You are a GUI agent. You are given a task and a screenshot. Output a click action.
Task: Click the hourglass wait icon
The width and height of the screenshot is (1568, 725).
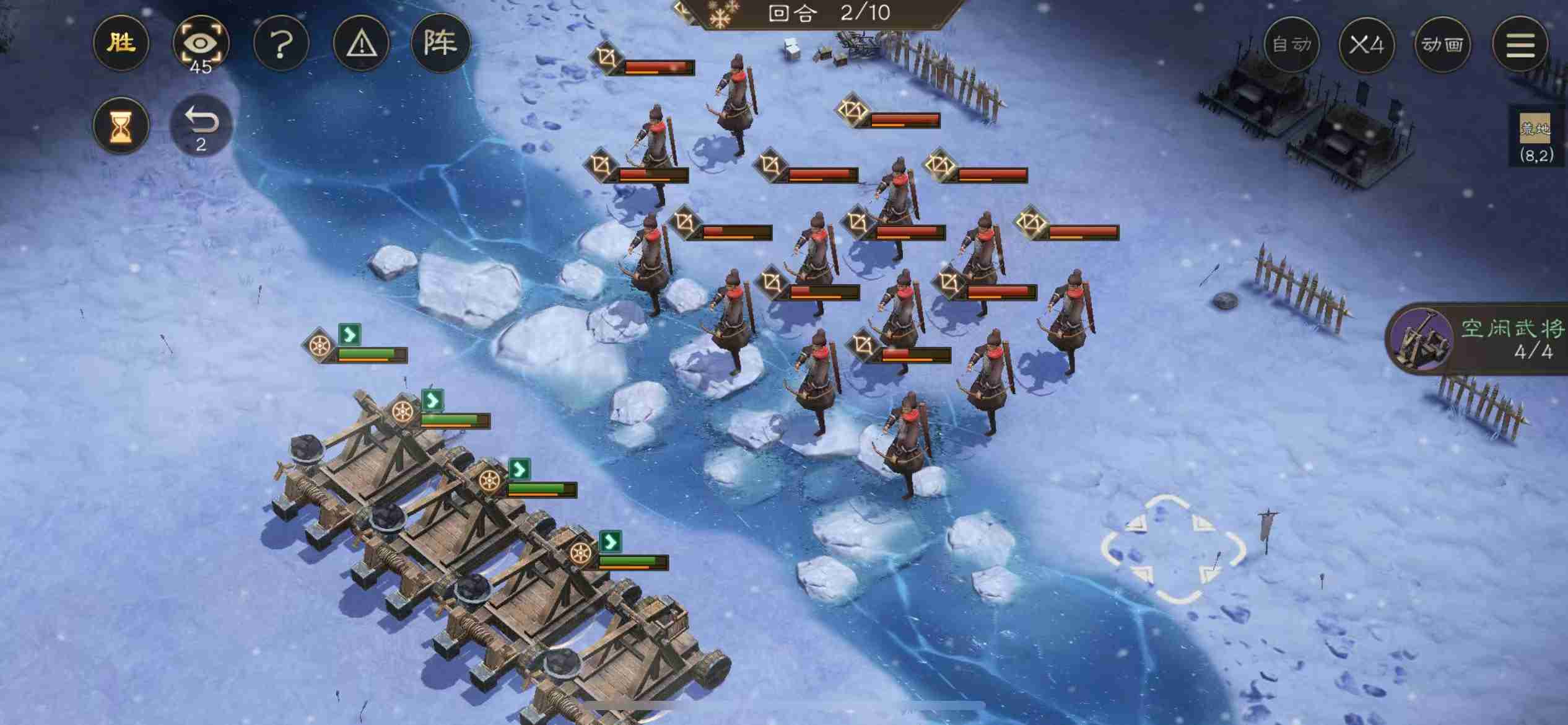pyautogui.click(x=121, y=126)
